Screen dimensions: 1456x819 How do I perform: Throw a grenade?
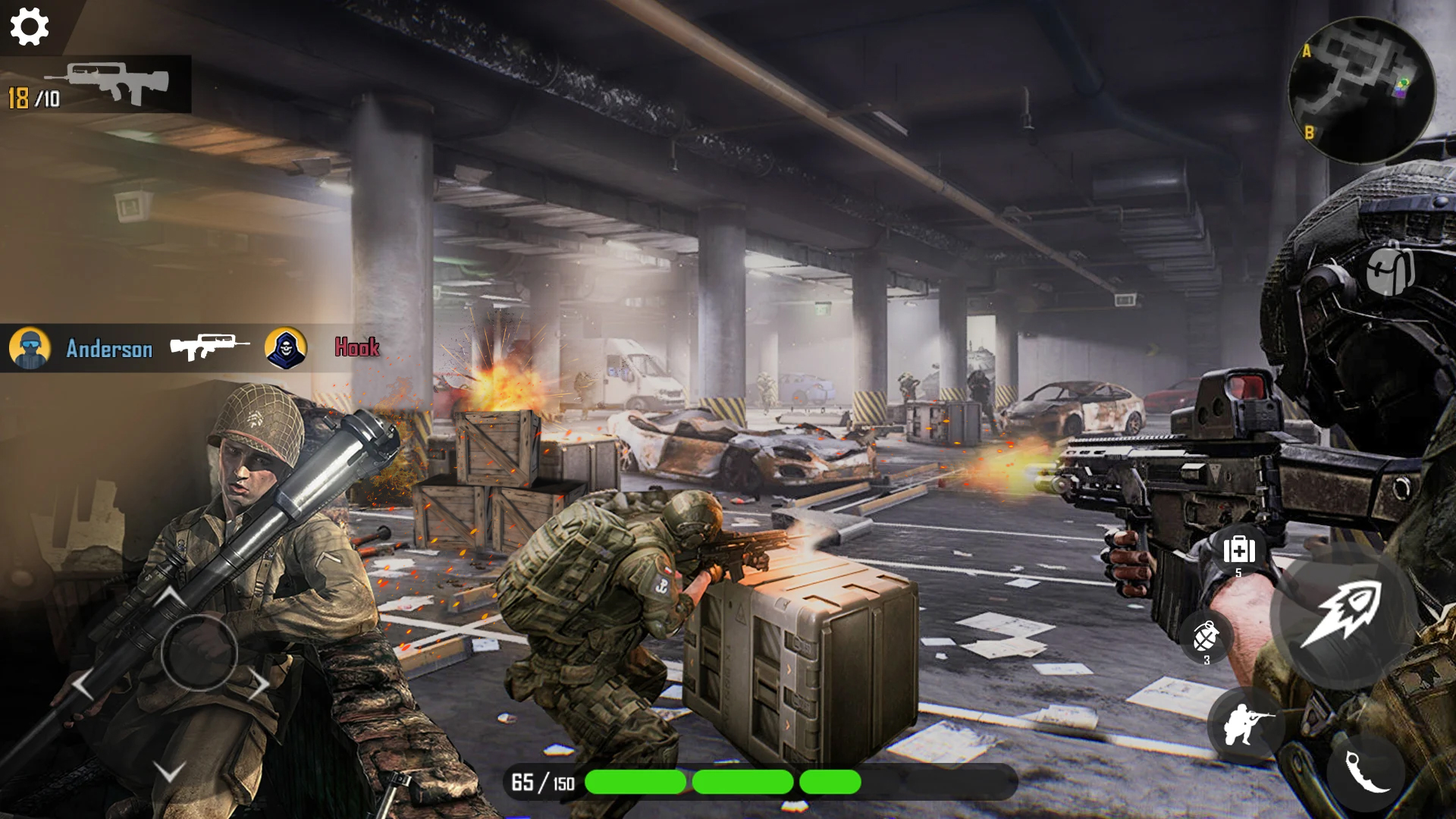point(1206,637)
